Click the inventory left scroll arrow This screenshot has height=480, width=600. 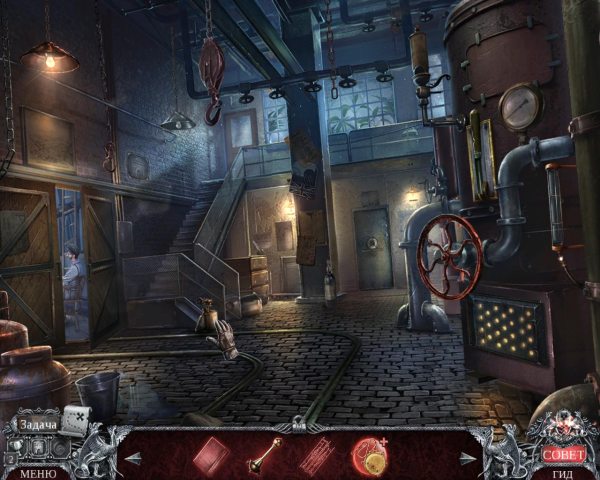click(132, 459)
